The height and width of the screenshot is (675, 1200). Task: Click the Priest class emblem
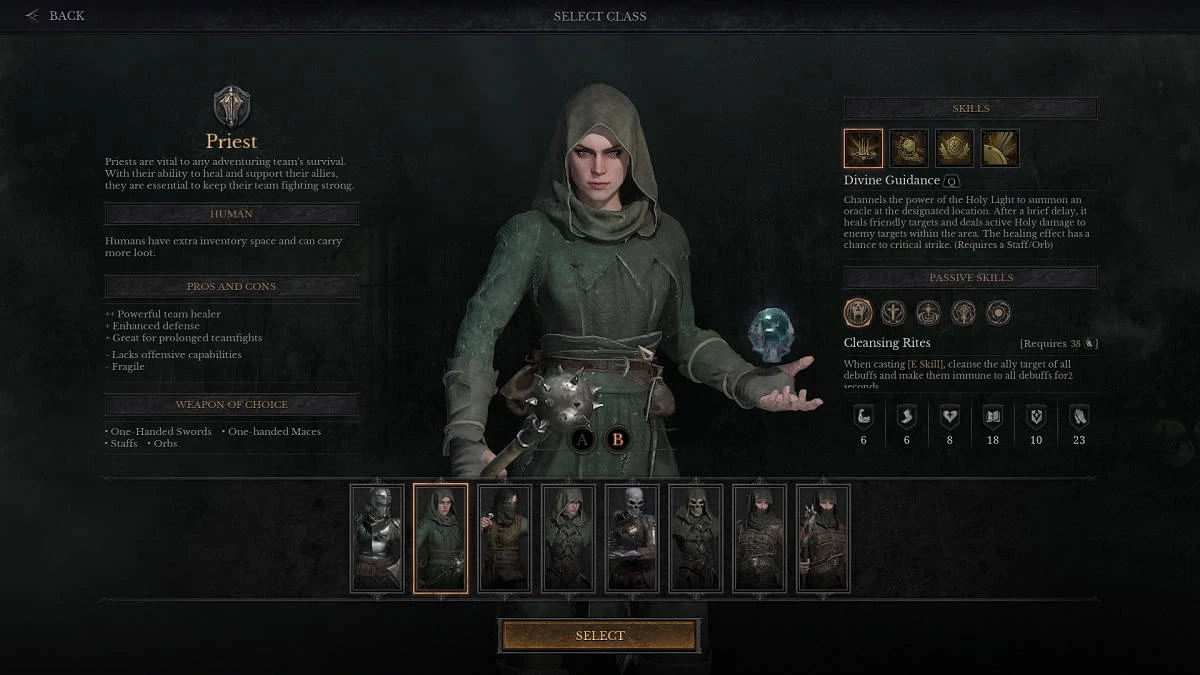coord(232,106)
